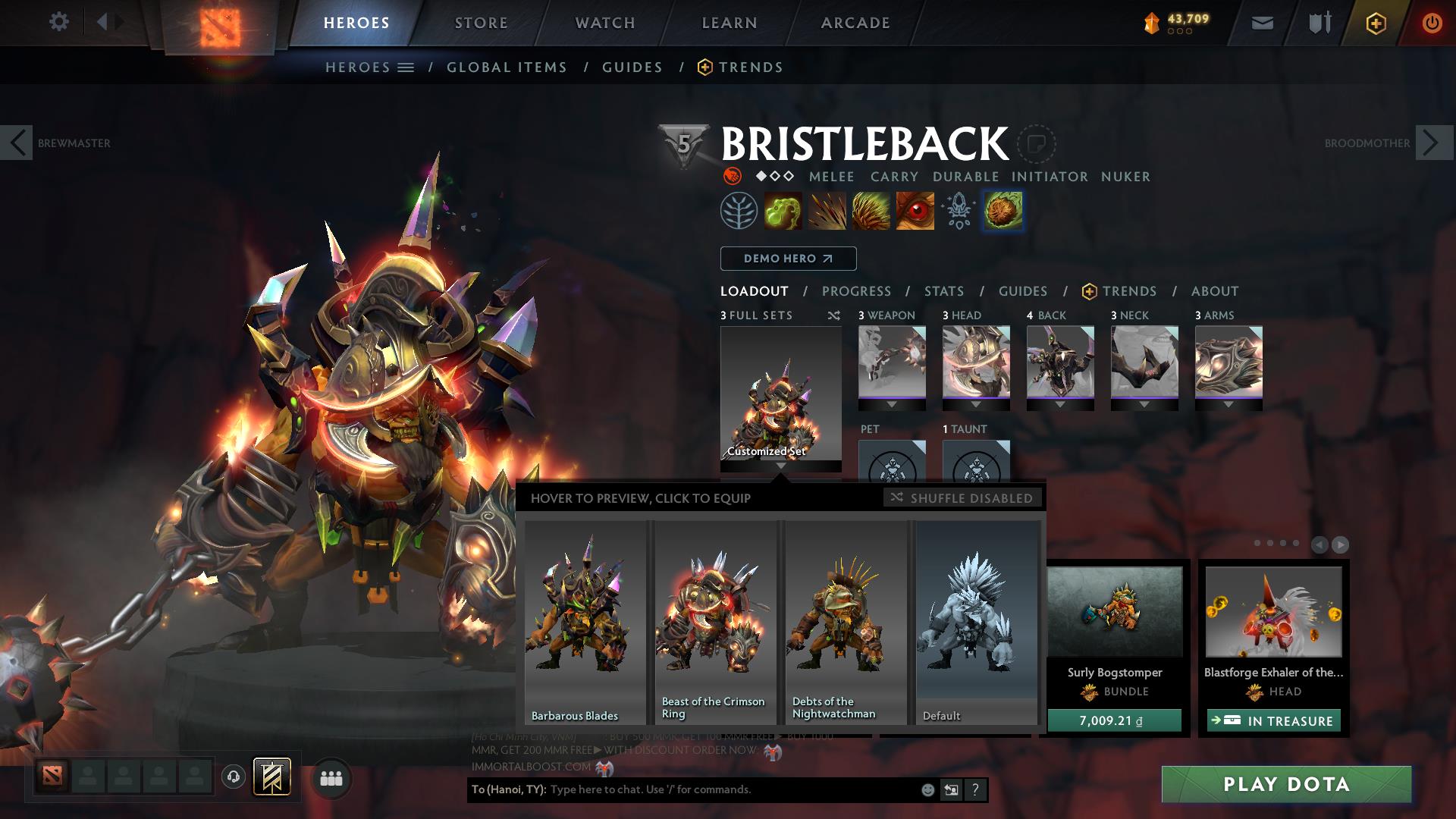Go to previous hero Brewmaster
The image size is (1456, 819).
[17, 143]
